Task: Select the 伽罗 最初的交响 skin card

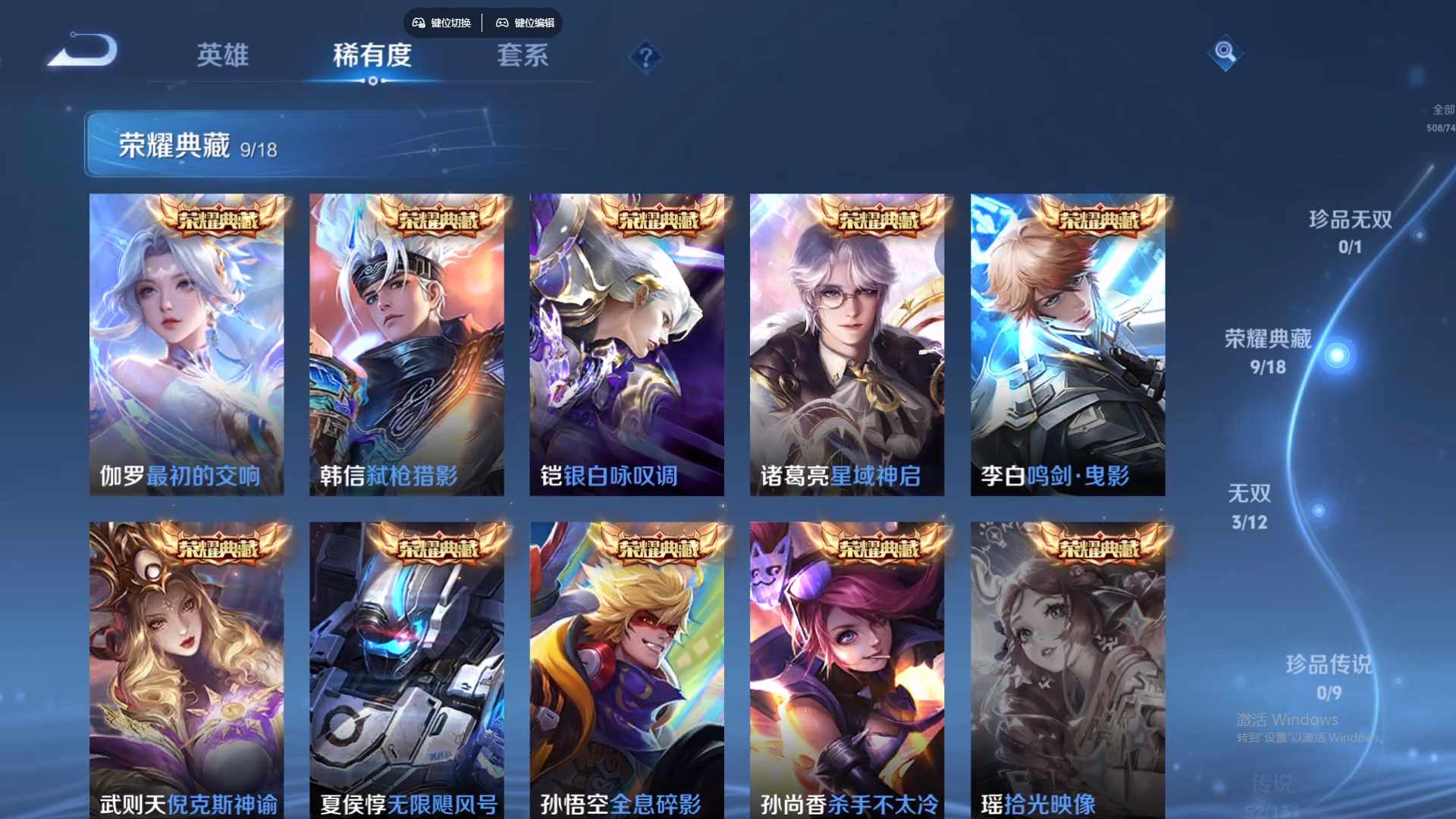Action: tap(187, 345)
